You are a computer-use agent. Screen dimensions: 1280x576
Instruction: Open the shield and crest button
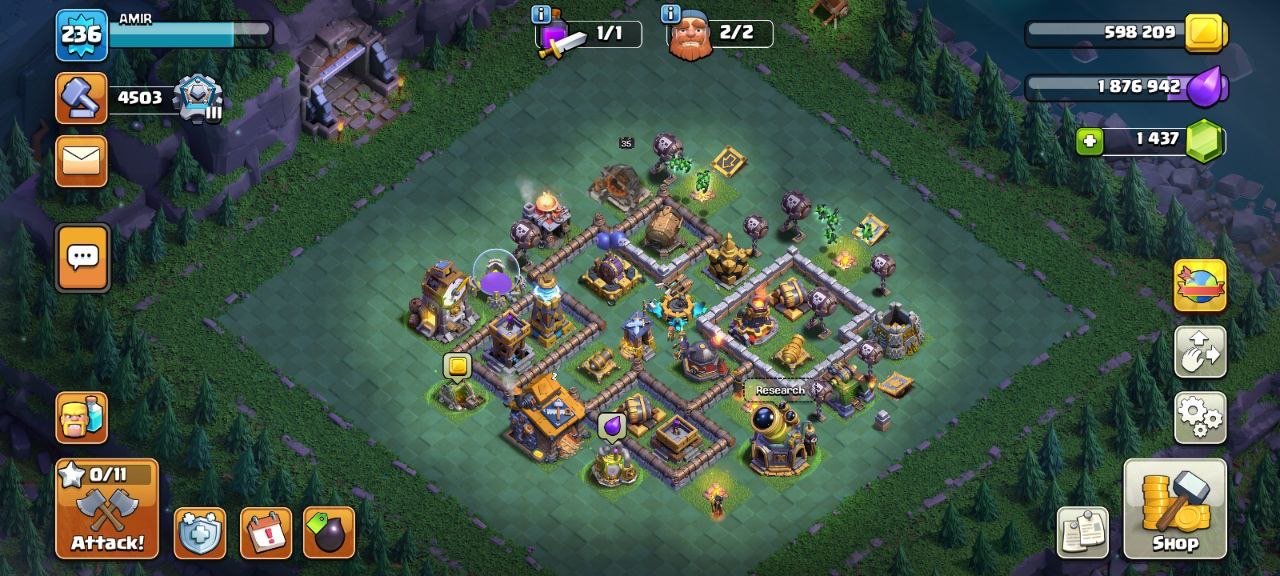click(x=199, y=533)
